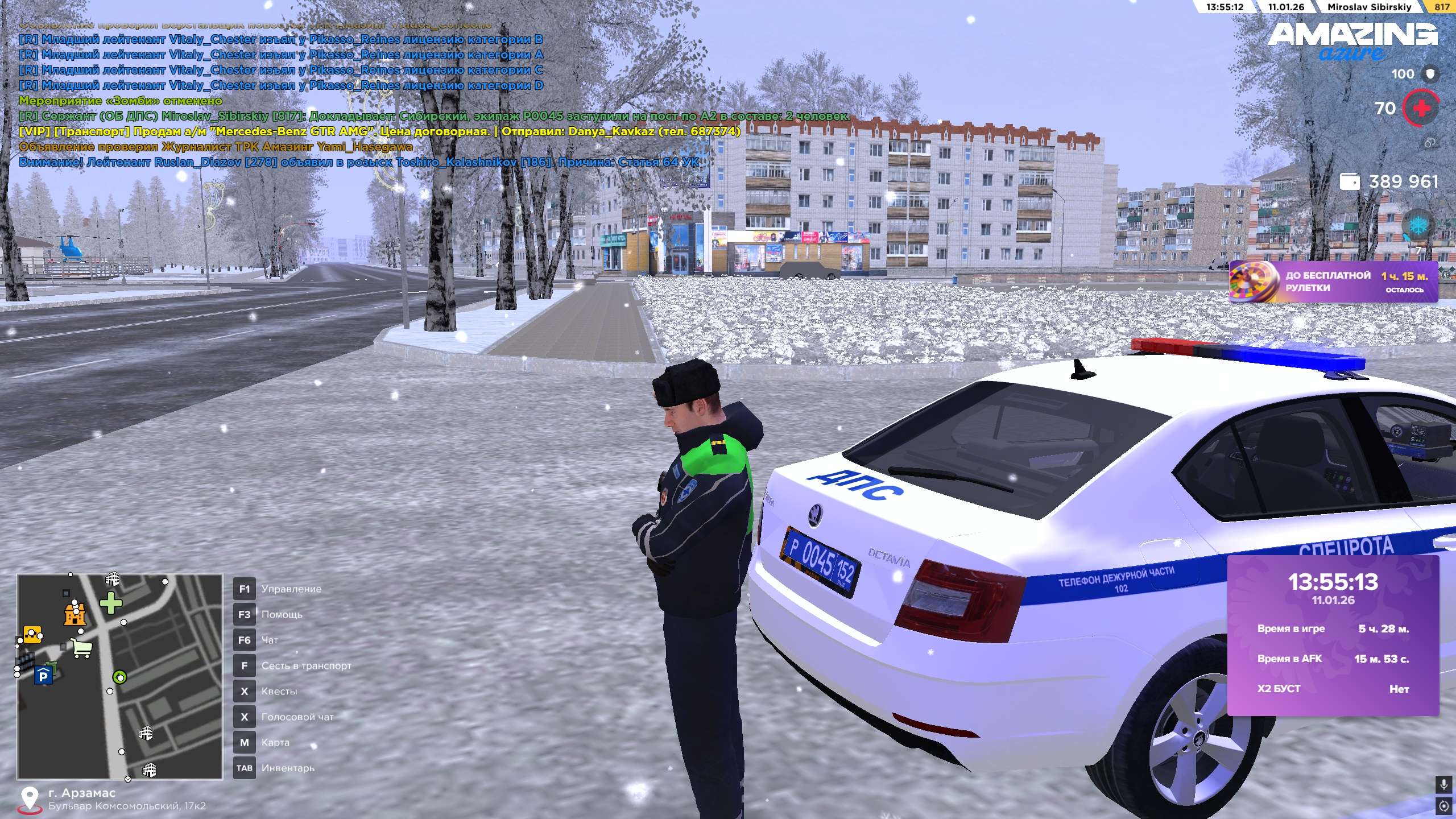The image size is (1456, 819).
Task: Click the circular arrows sync icon
Action: (x=1443, y=806)
